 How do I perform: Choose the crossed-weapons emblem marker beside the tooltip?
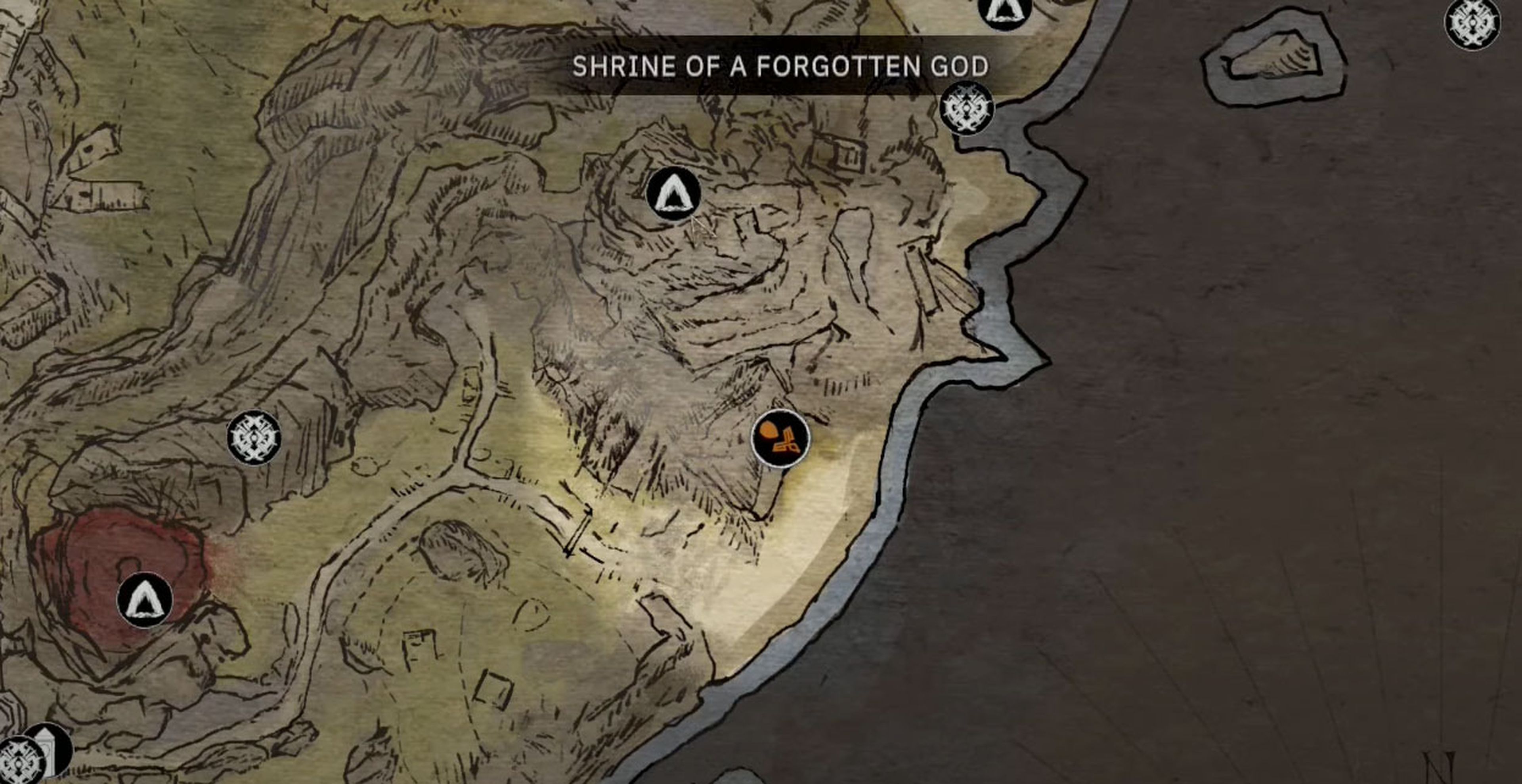tap(967, 108)
